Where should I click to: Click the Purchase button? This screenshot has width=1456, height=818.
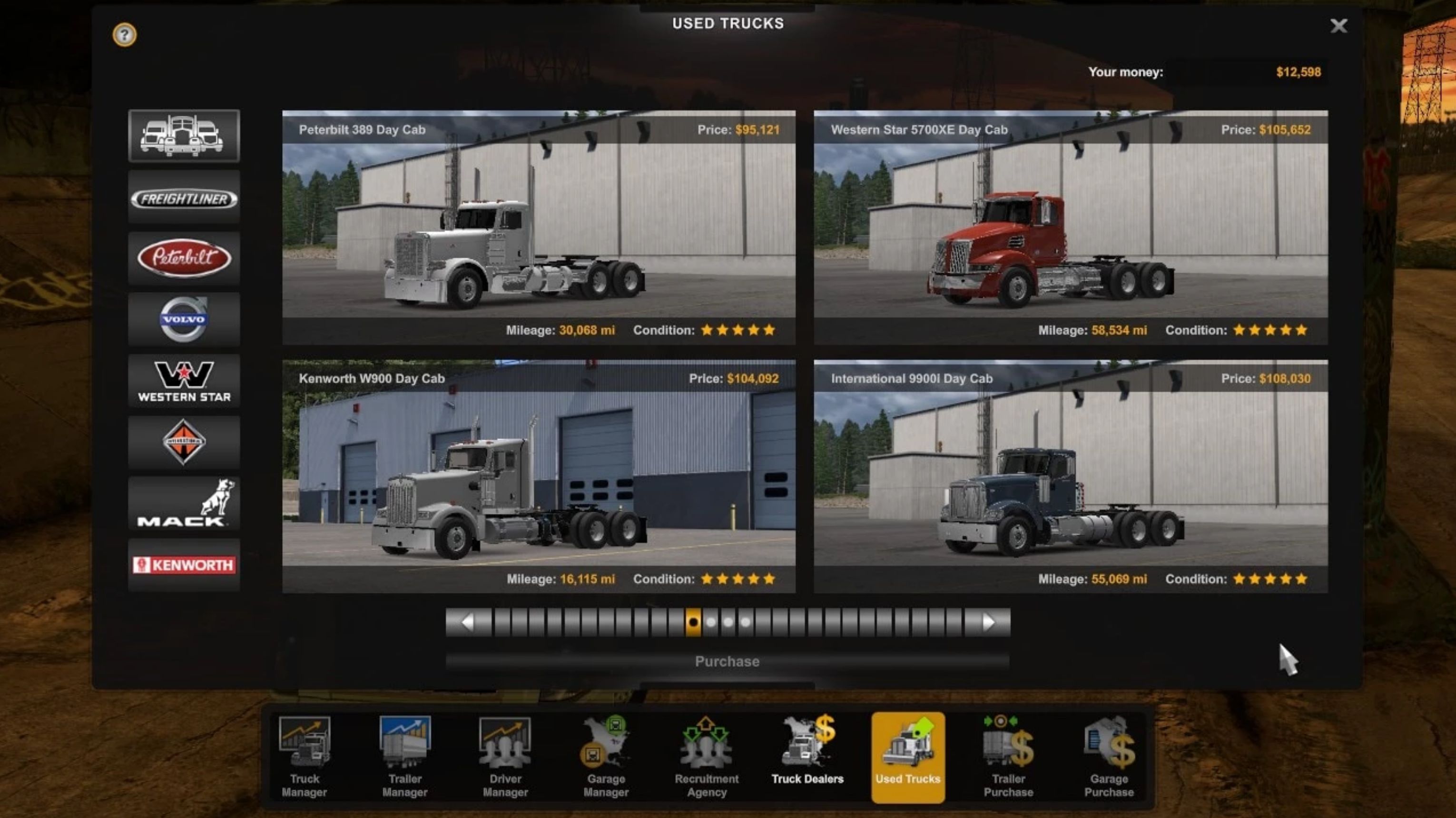(727, 661)
